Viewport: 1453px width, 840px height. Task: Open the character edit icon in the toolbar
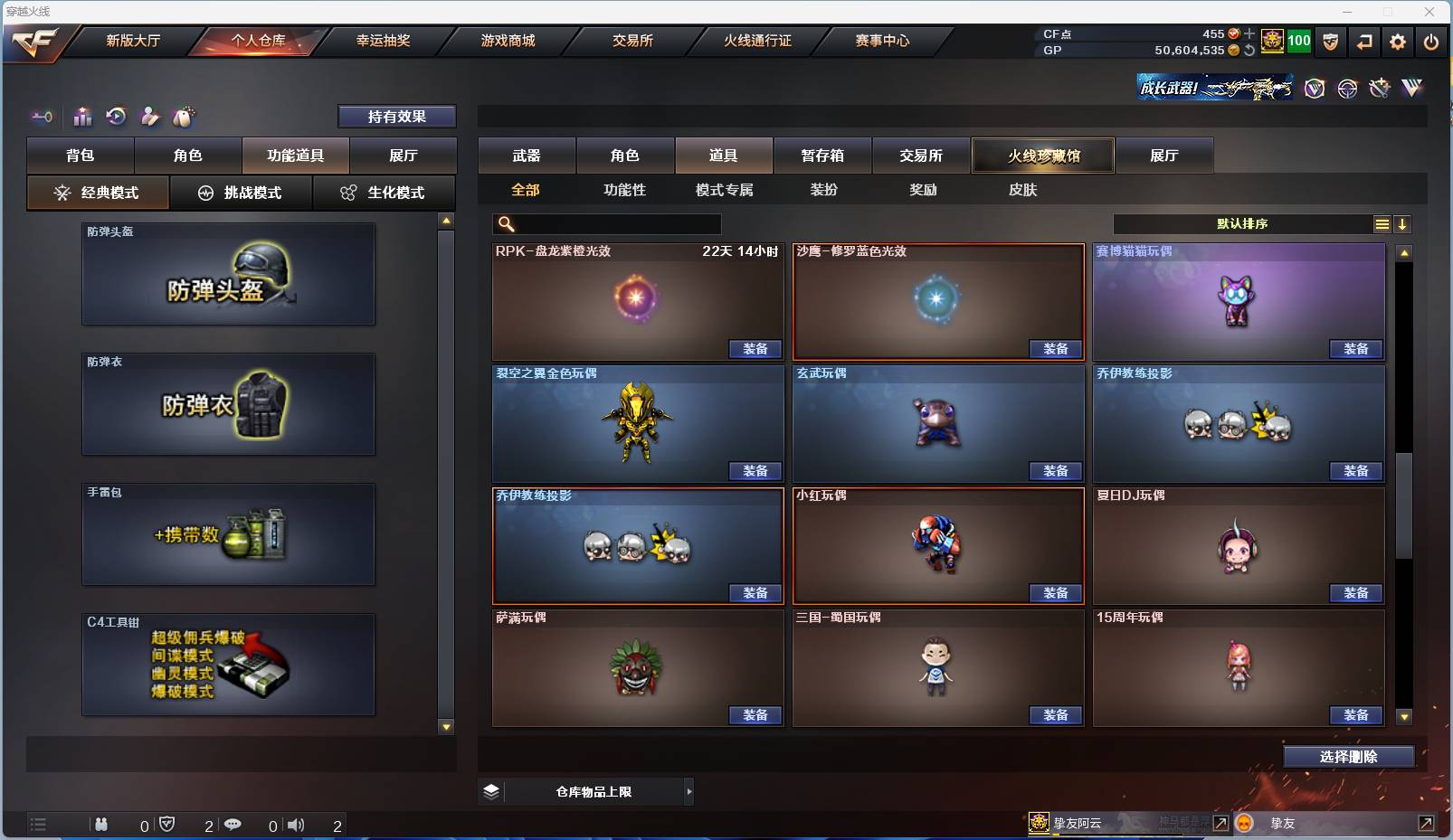[150, 117]
